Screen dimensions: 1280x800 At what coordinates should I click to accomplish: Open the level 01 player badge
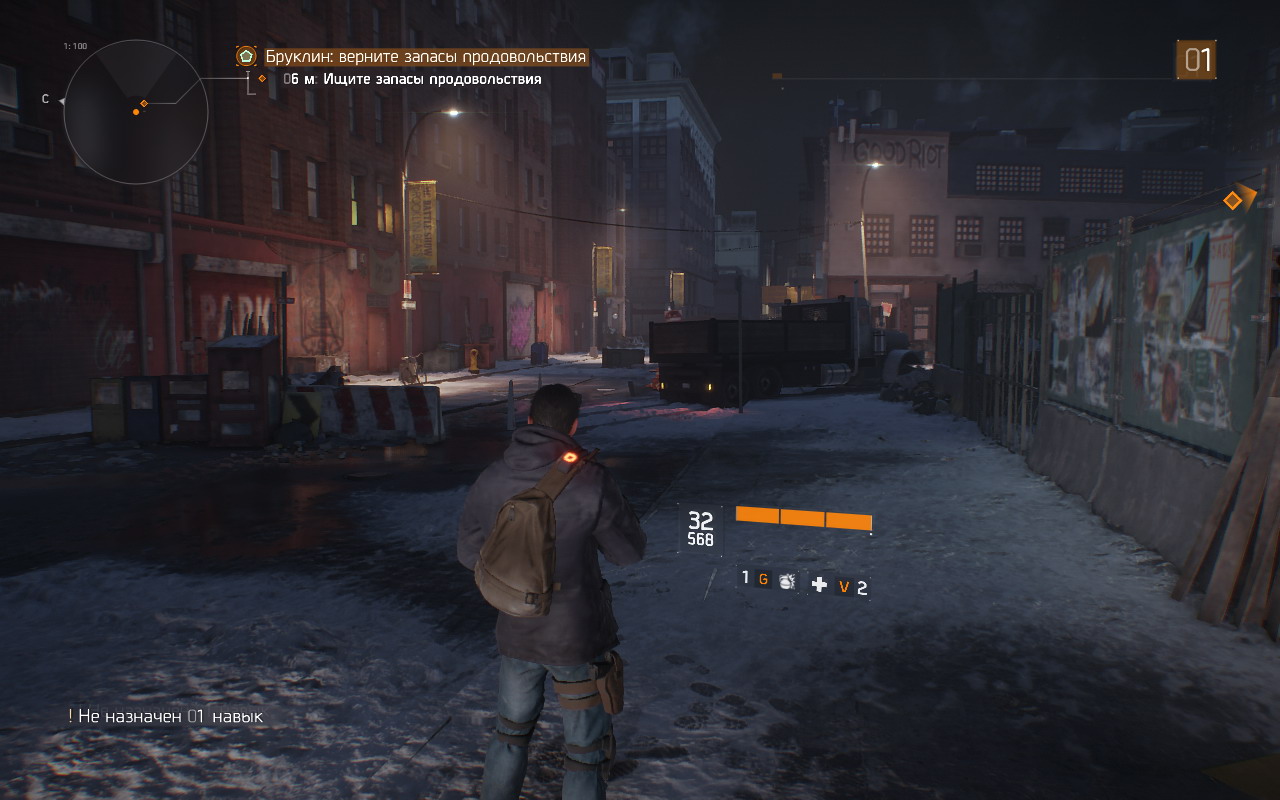[x=1196, y=60]
